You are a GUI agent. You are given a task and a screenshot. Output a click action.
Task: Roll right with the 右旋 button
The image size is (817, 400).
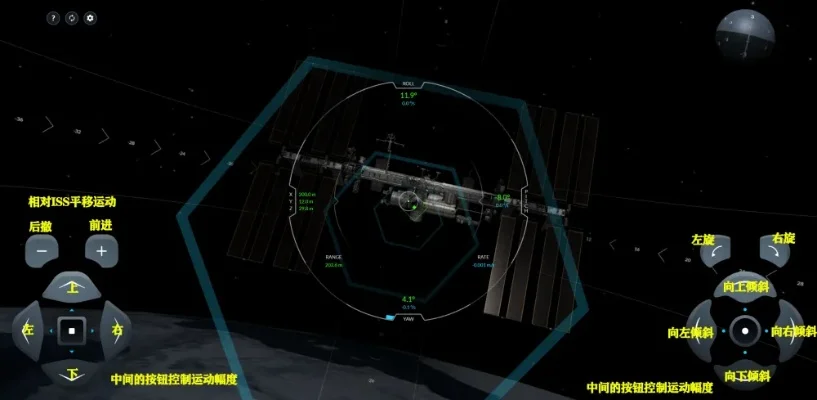click(773, 255)
